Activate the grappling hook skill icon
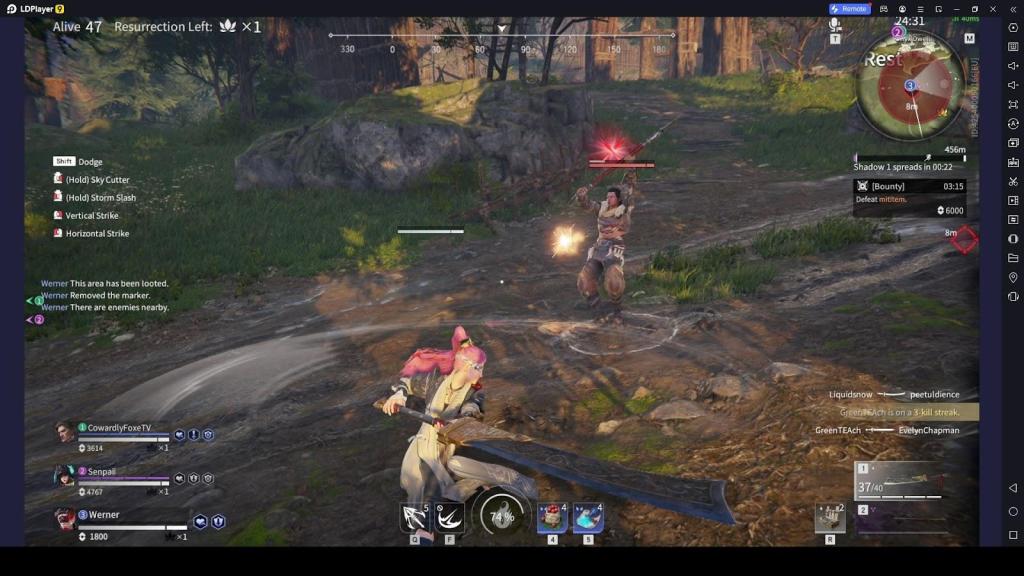The height and width of the screenshot is (576, 1024). [415, 517]
